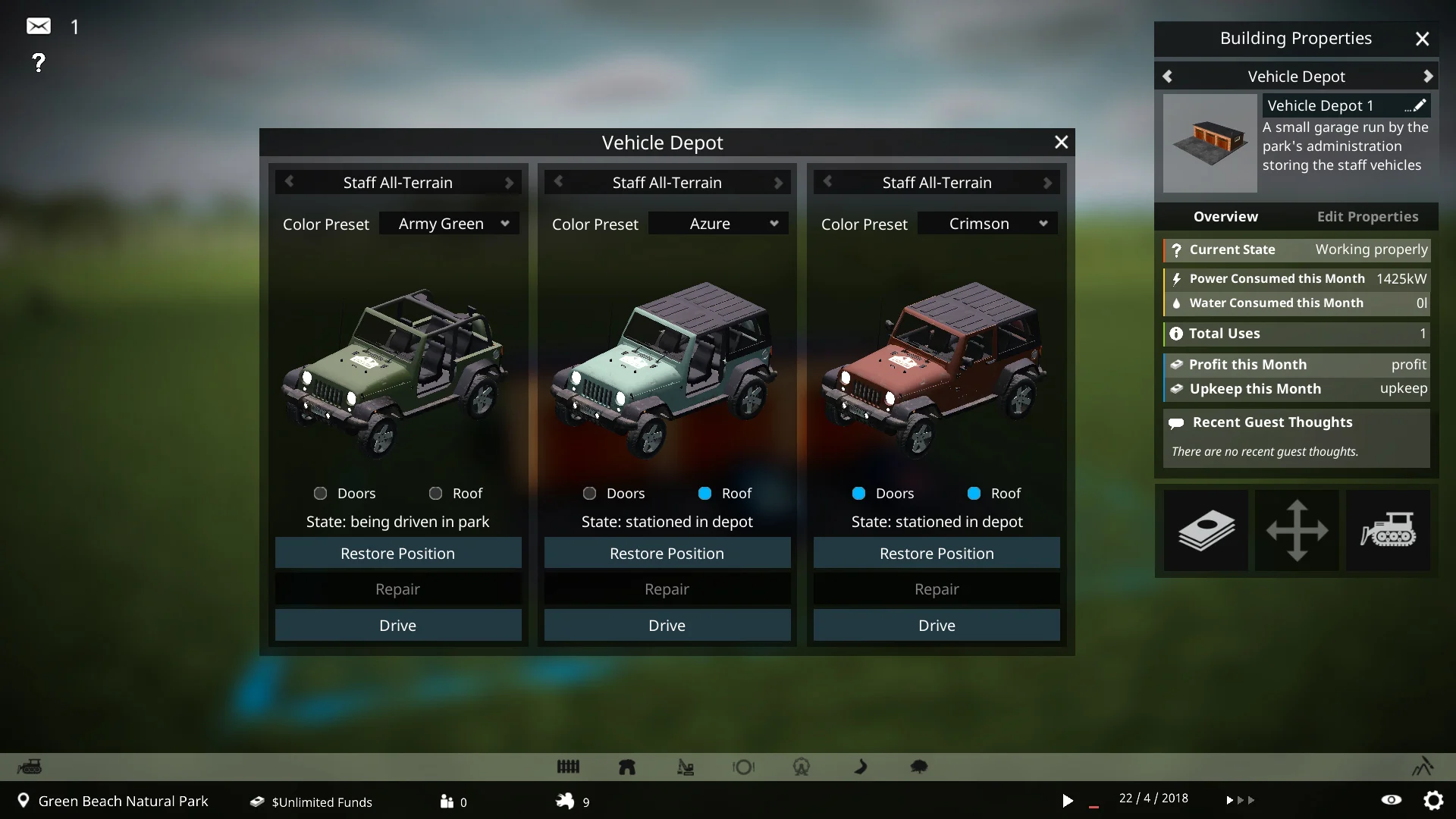Close the Building Properties panel
Viewport: 1456px width, 819px height.
[1422, 39]
